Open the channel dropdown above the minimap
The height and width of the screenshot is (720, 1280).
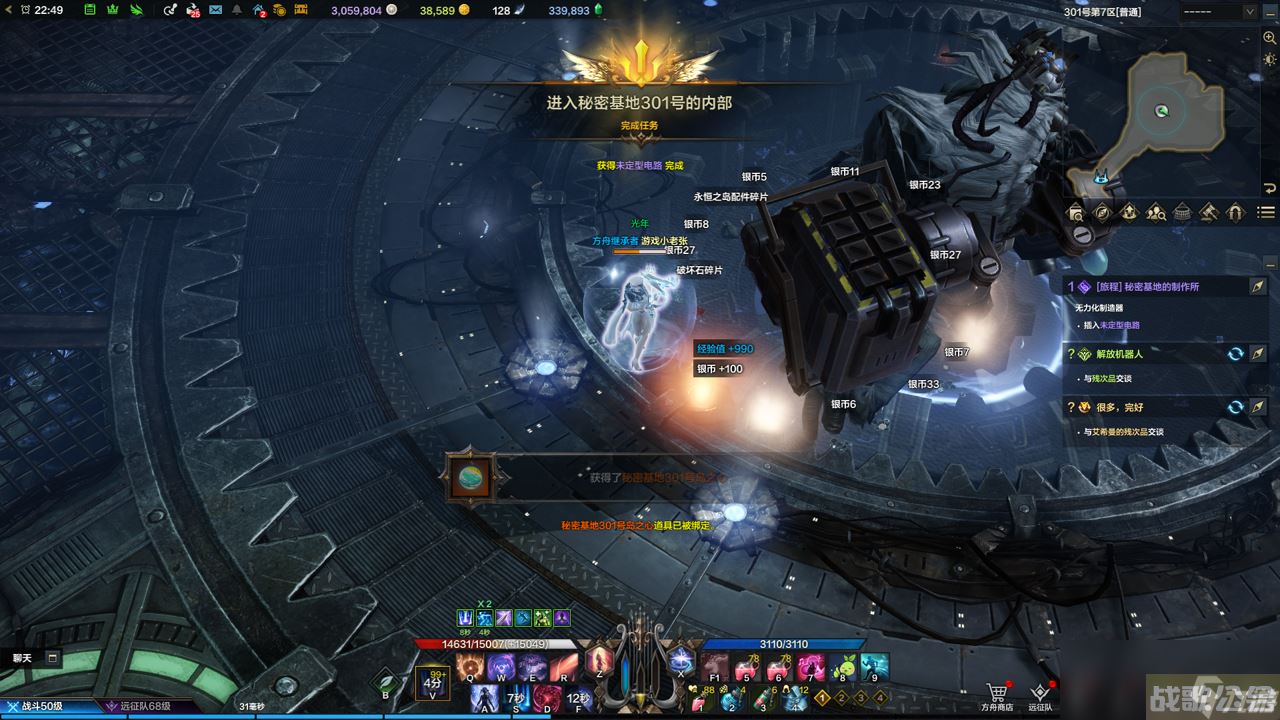pyautogui.click(x=1222, y=11)
